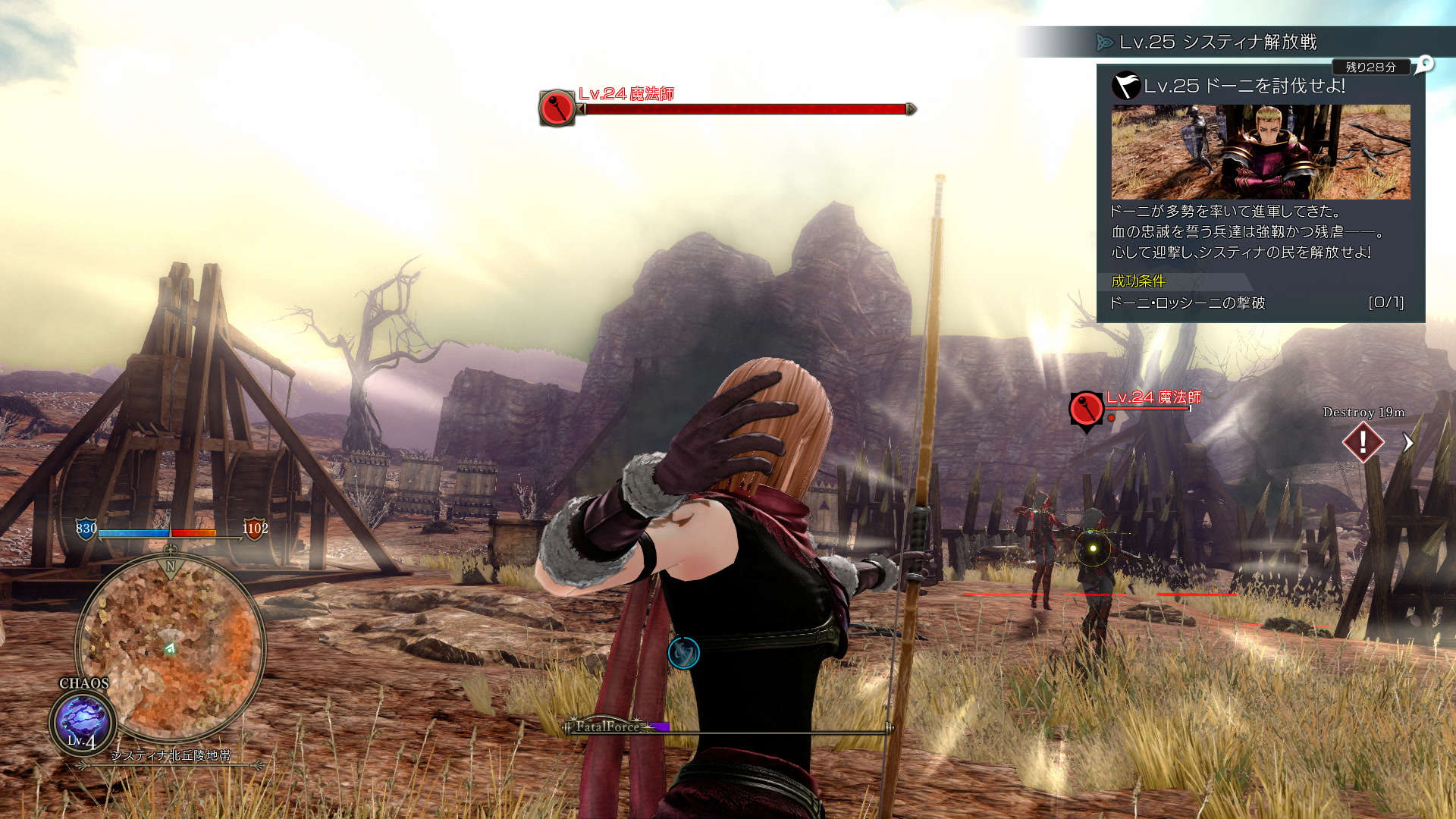Select the Lv.24 魔法師 target staff icon
This screenshot has width=1456, height=819.
coord(557,108)
